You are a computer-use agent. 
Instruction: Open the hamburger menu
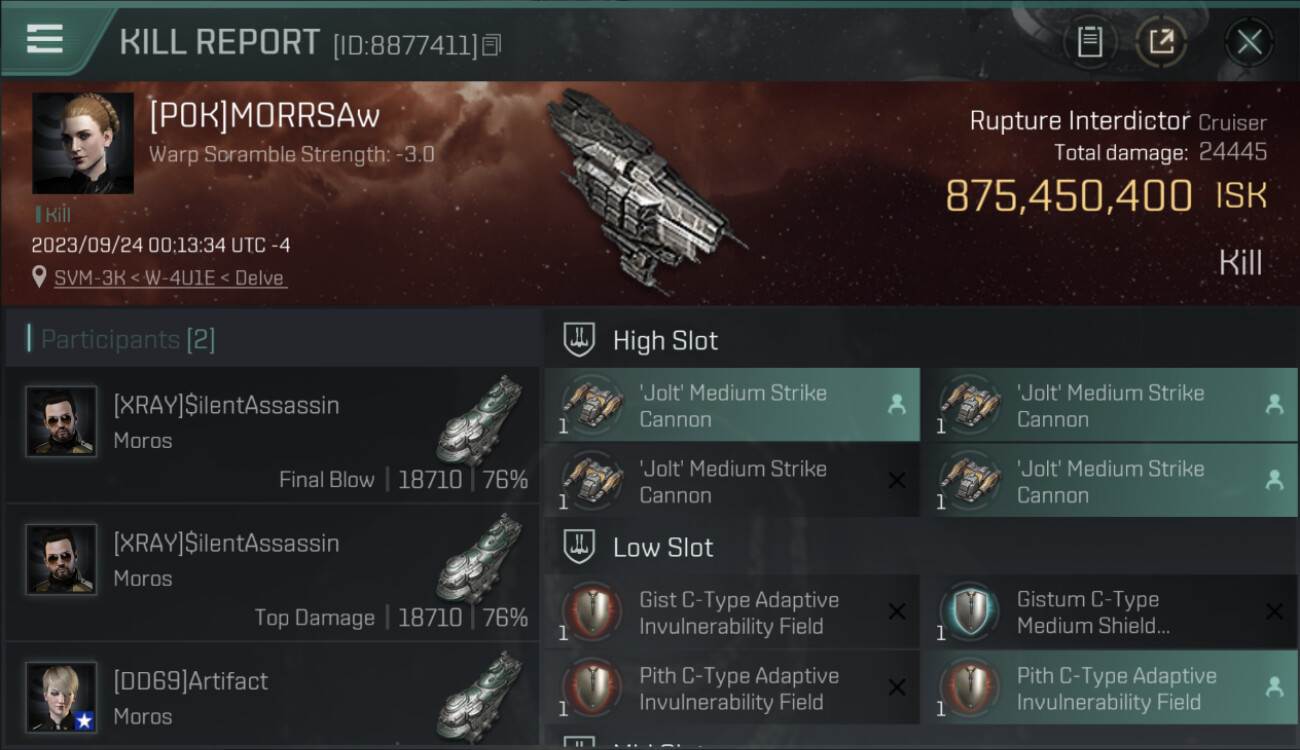point(45,38)
